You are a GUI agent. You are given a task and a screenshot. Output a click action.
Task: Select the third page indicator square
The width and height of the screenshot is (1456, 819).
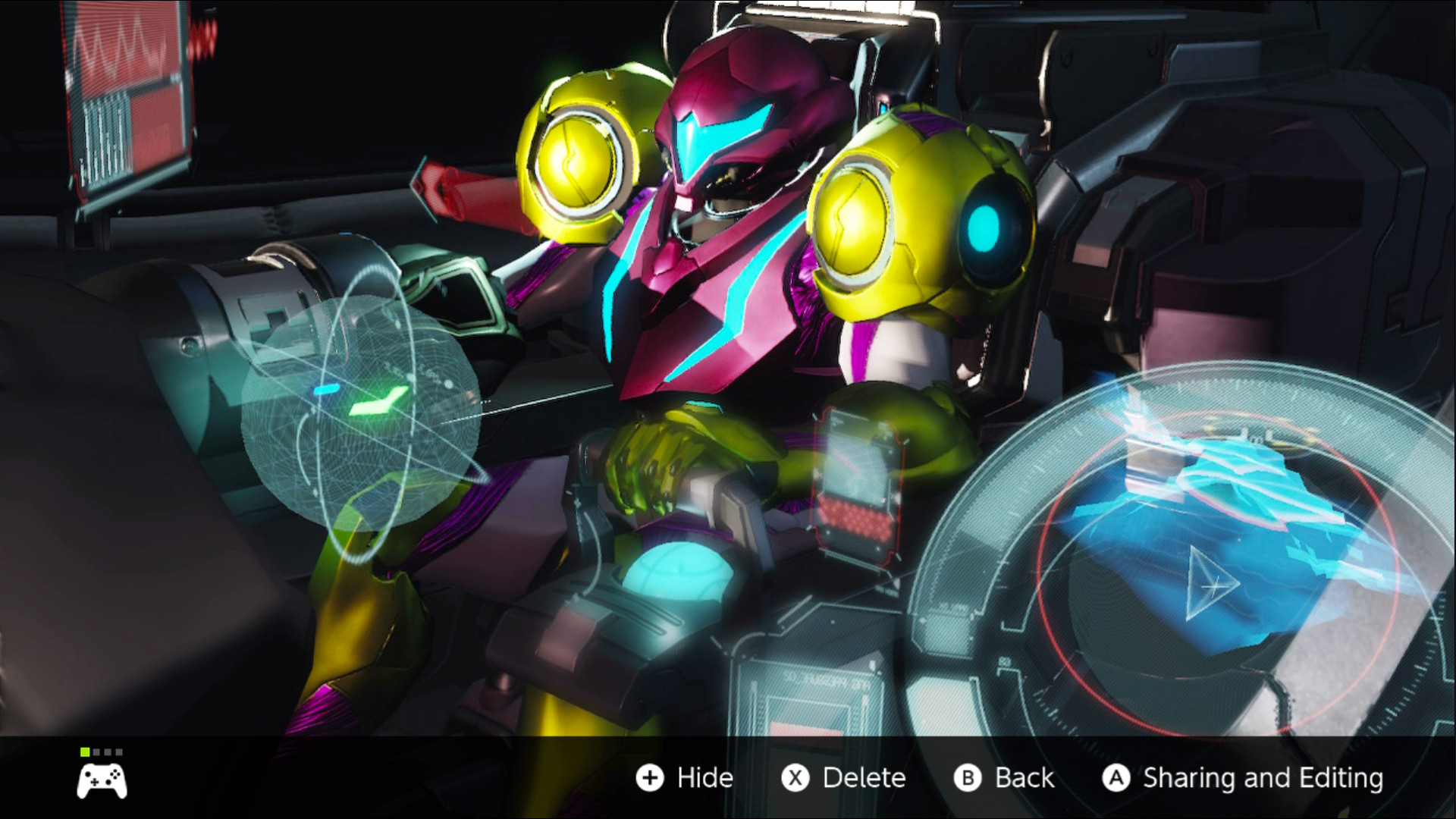pyautogui.click(x=108, y=752)
